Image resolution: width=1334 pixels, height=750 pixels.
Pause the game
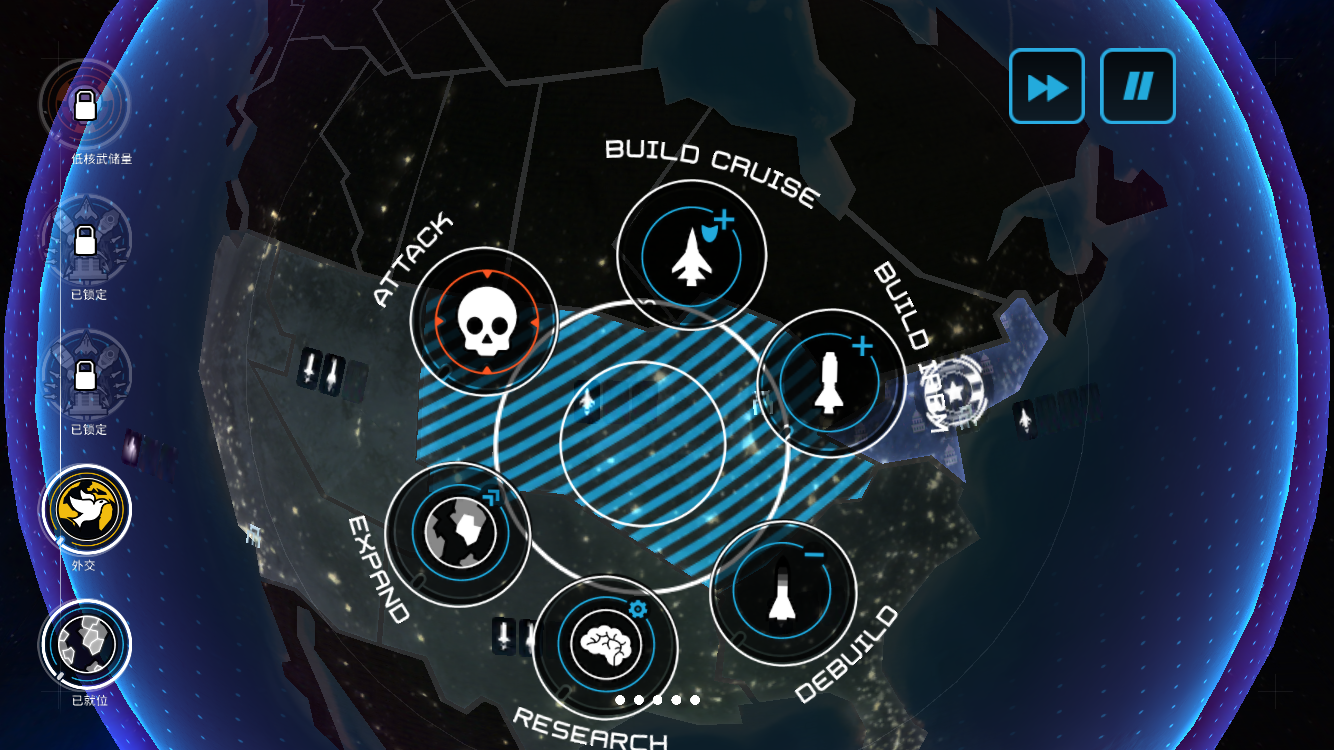point(1137,87)
